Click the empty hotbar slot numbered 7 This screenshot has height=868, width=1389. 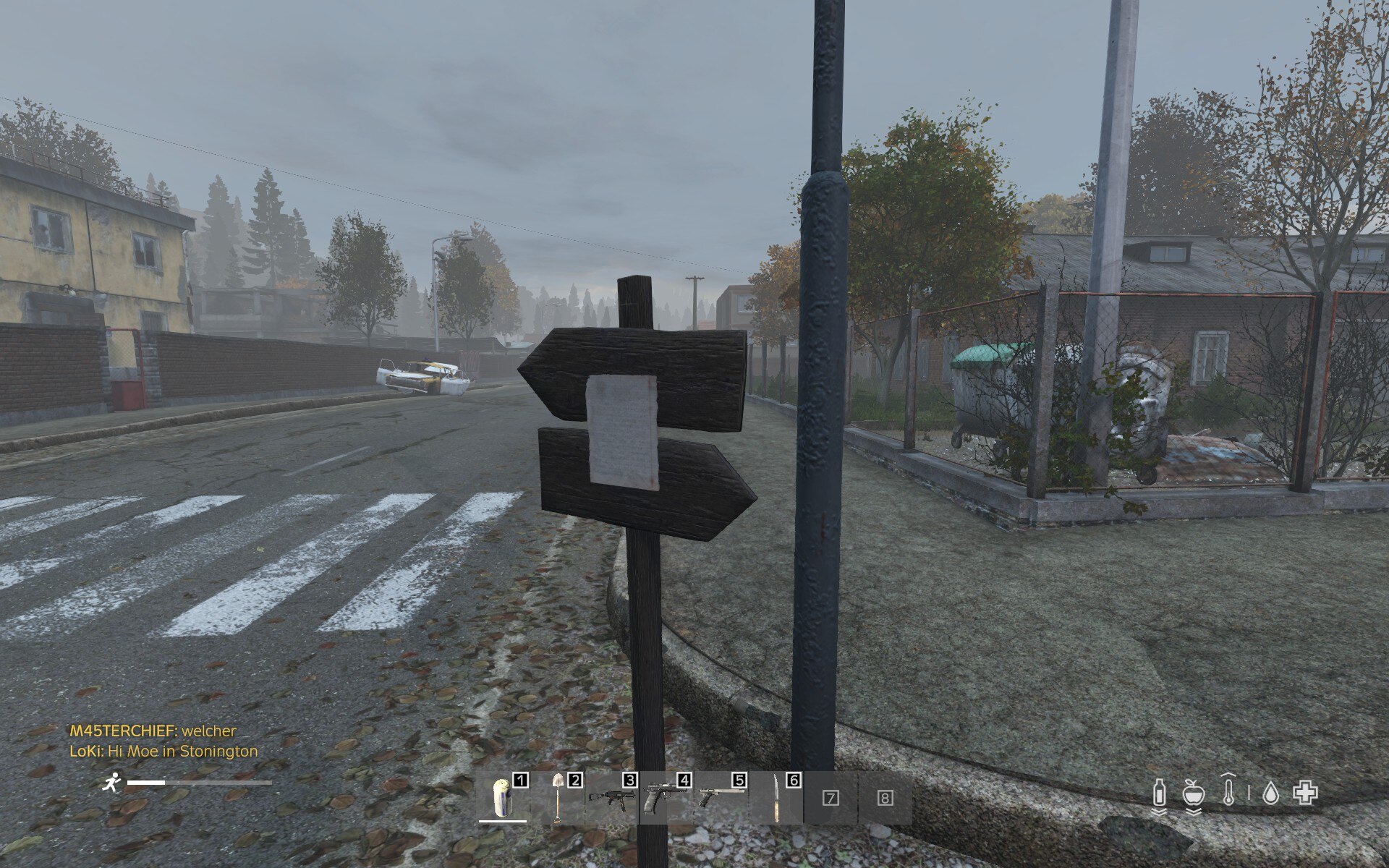click(x=831, y=798)
